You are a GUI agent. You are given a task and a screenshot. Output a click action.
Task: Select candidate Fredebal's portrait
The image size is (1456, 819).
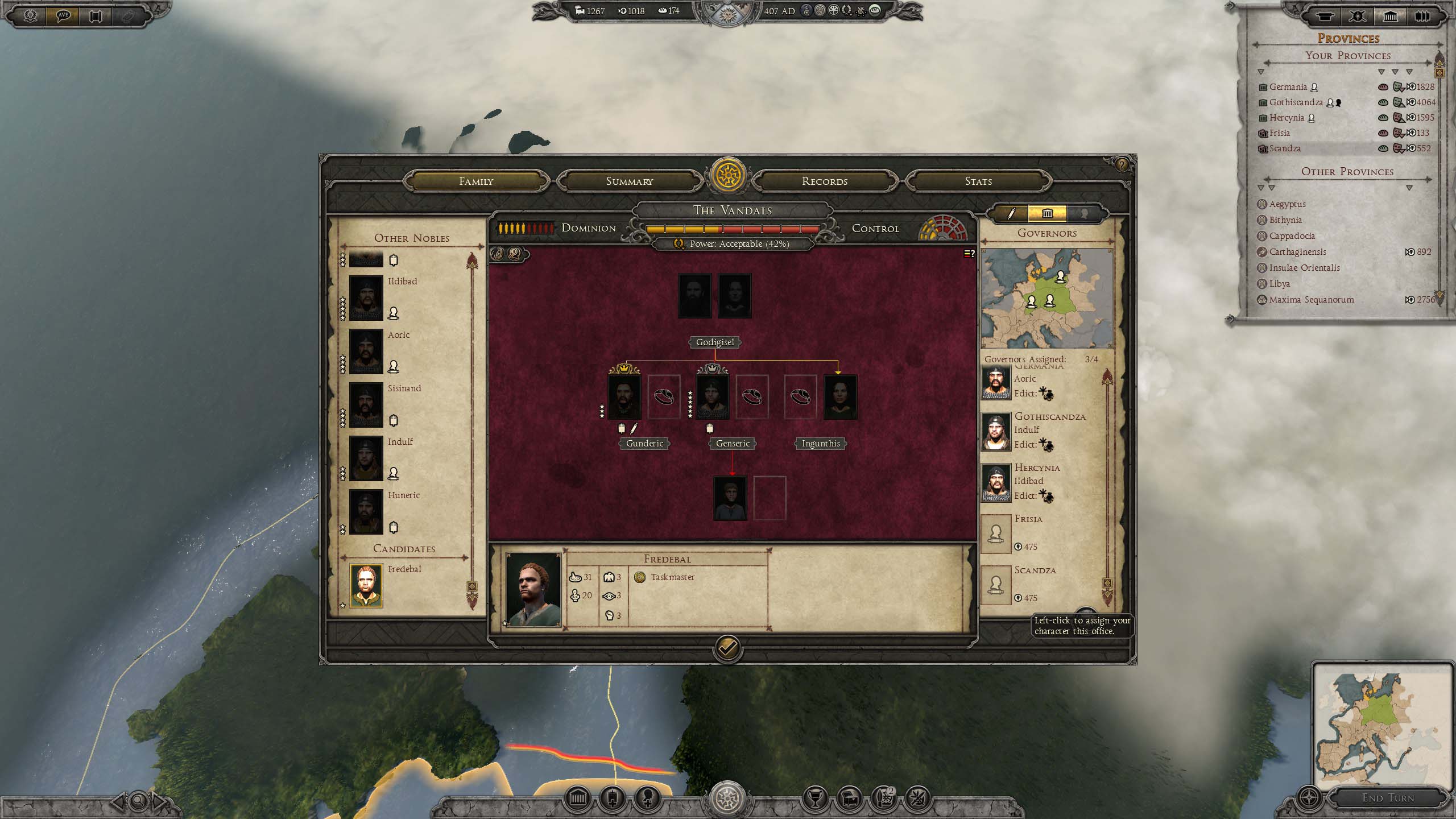coord(366,585)
